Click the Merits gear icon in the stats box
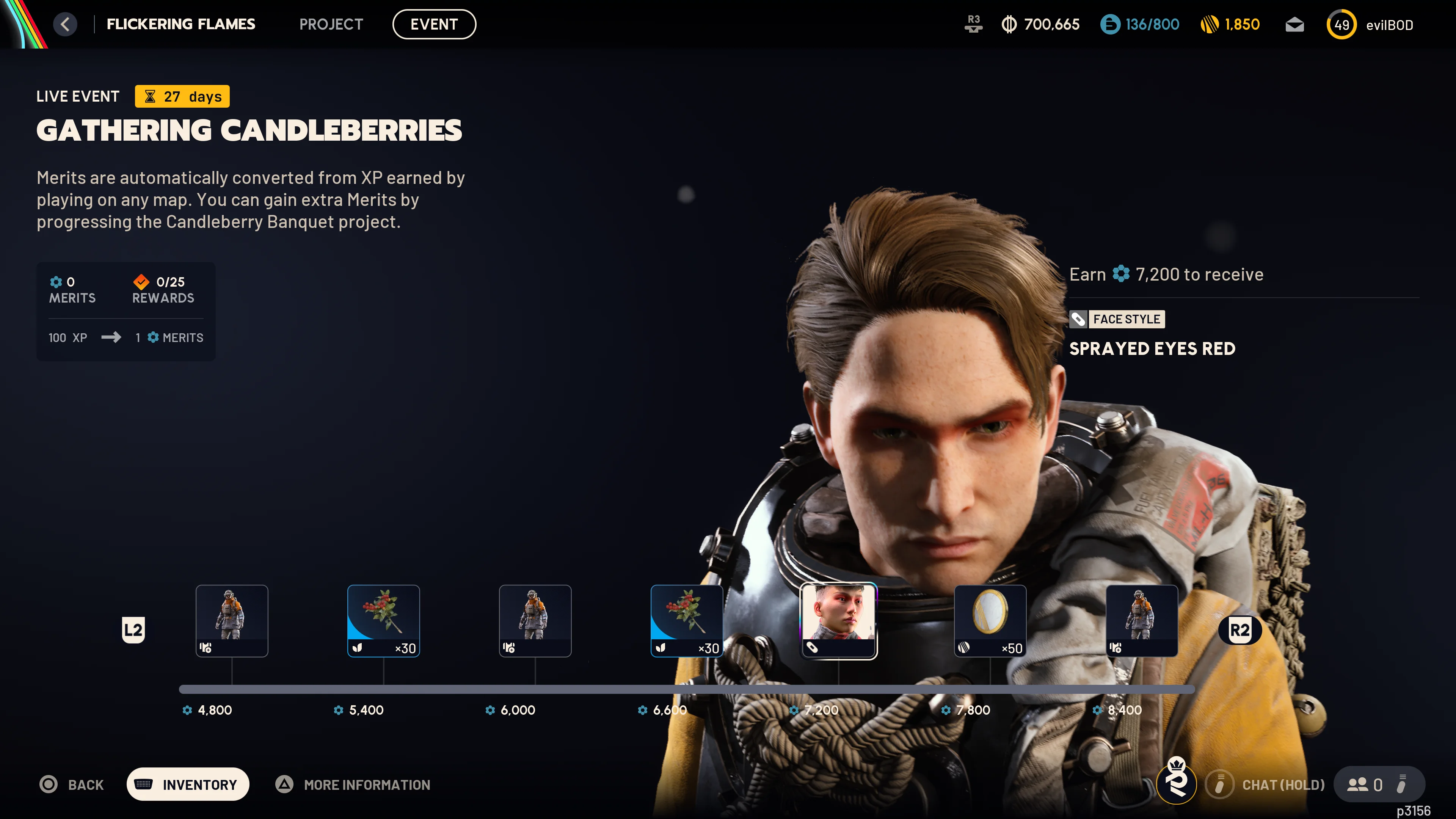The image size is (1456, 819). coord(56,281)
